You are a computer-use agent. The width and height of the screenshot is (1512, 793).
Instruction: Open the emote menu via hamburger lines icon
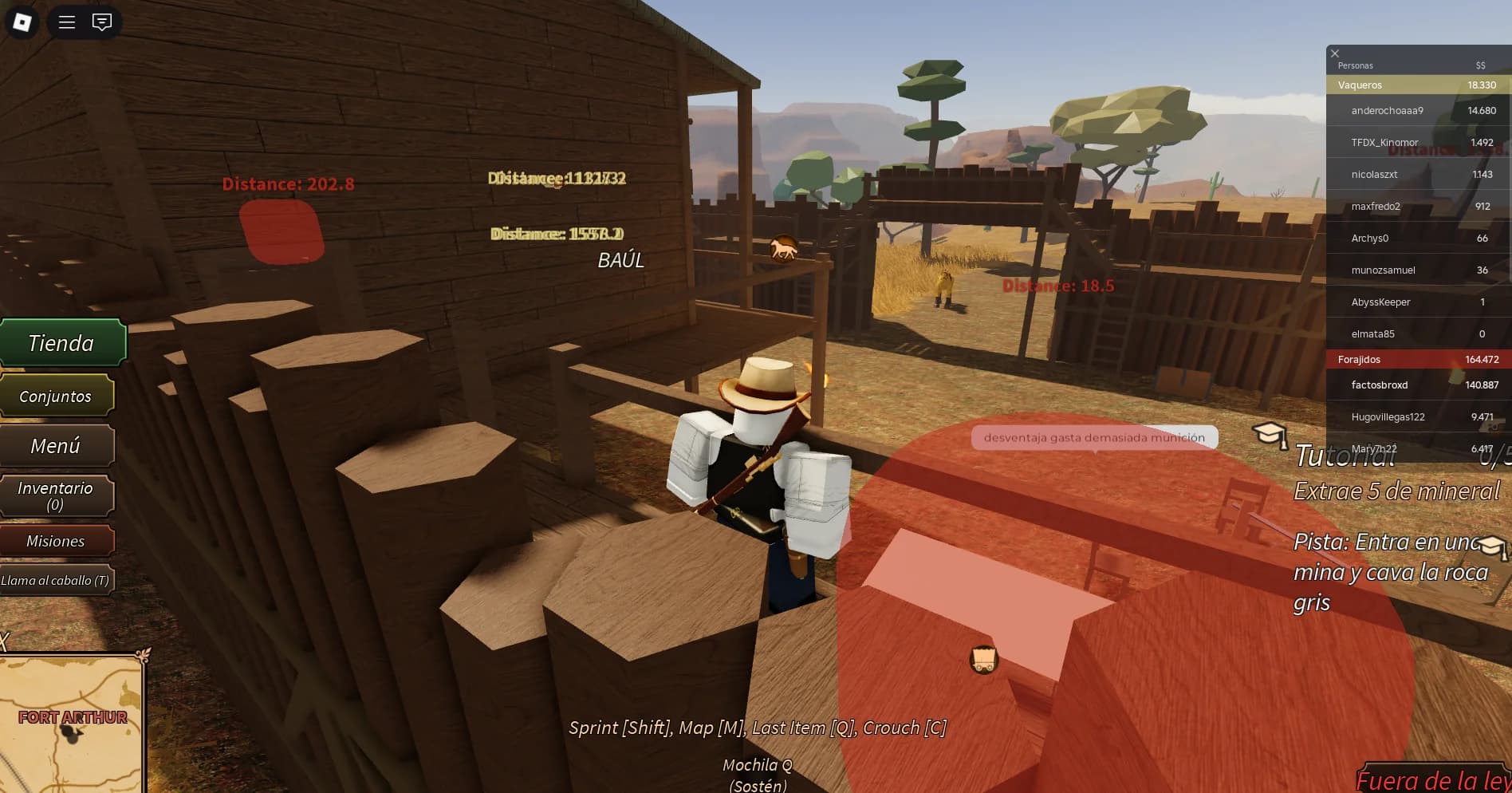point(66,22)
